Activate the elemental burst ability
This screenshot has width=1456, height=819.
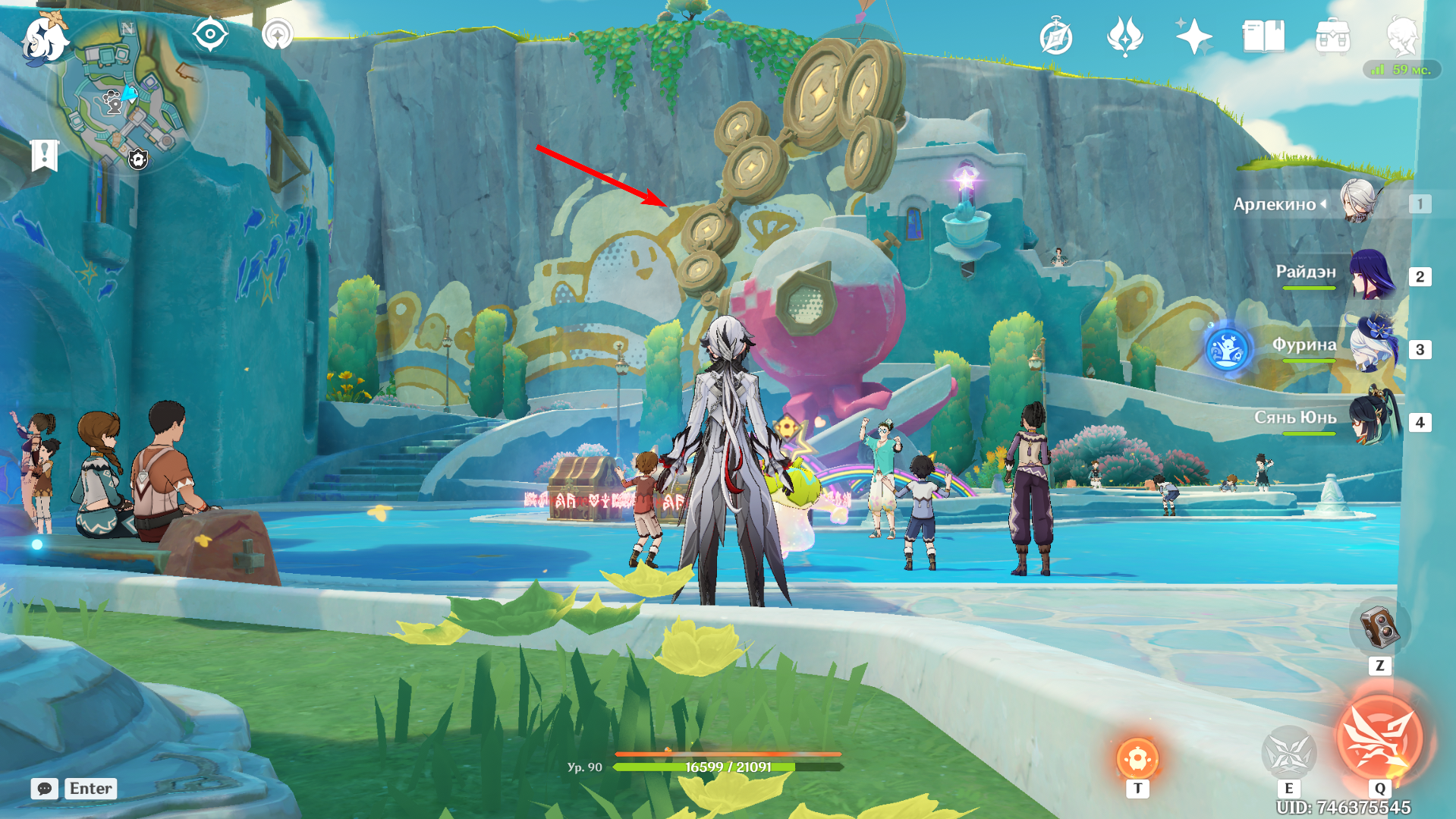1379,738
